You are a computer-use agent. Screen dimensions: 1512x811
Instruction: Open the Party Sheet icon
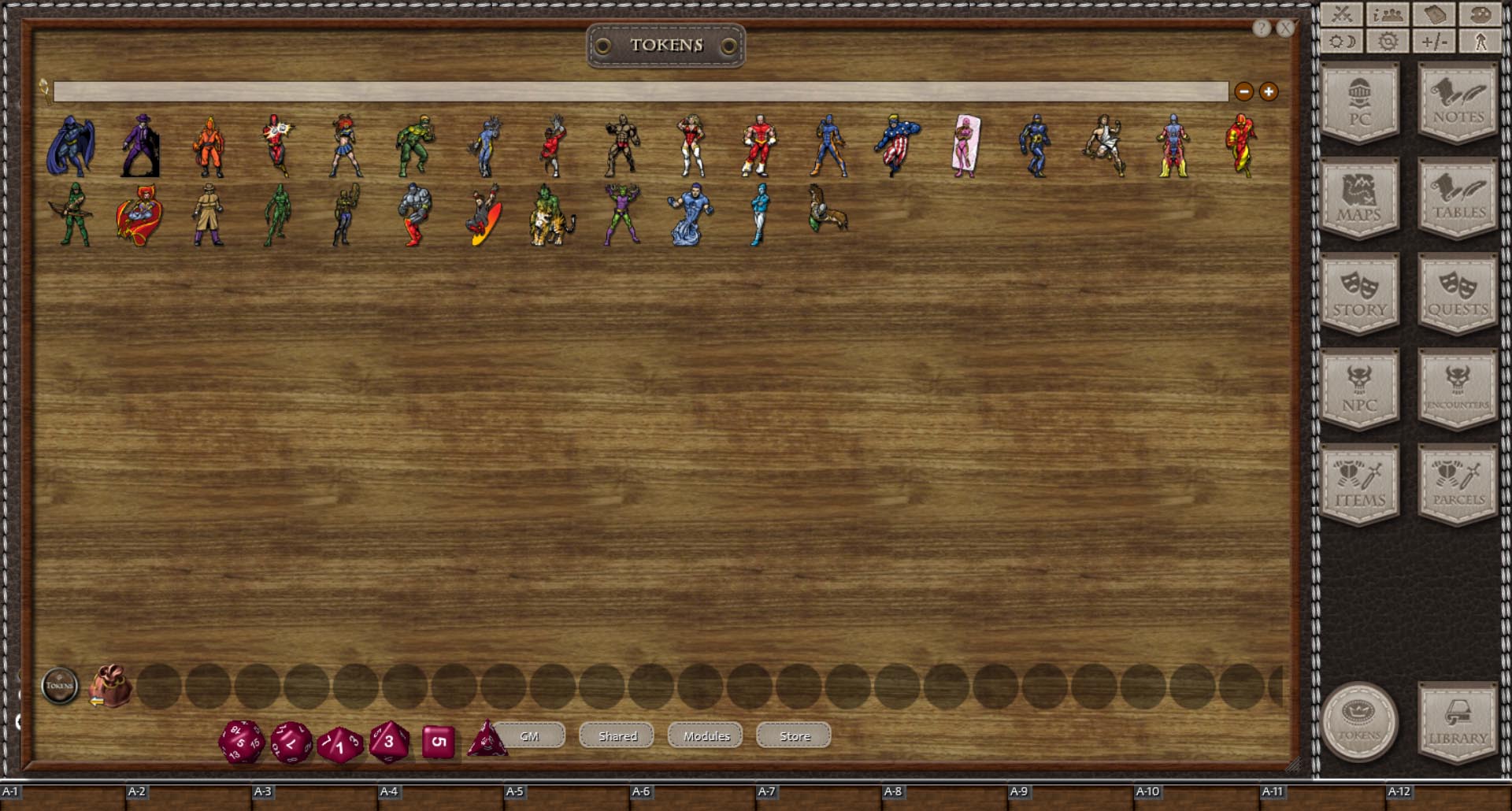click(x=1387, y=13)
